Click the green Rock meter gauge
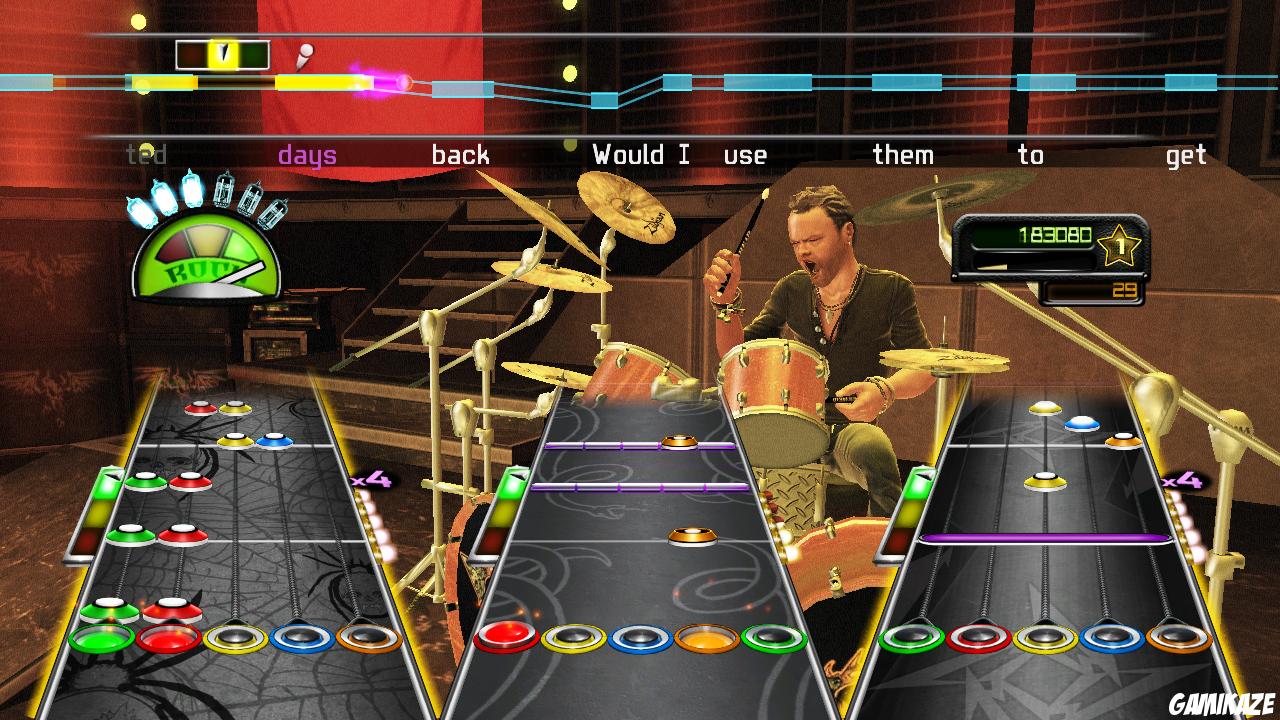 205,263
